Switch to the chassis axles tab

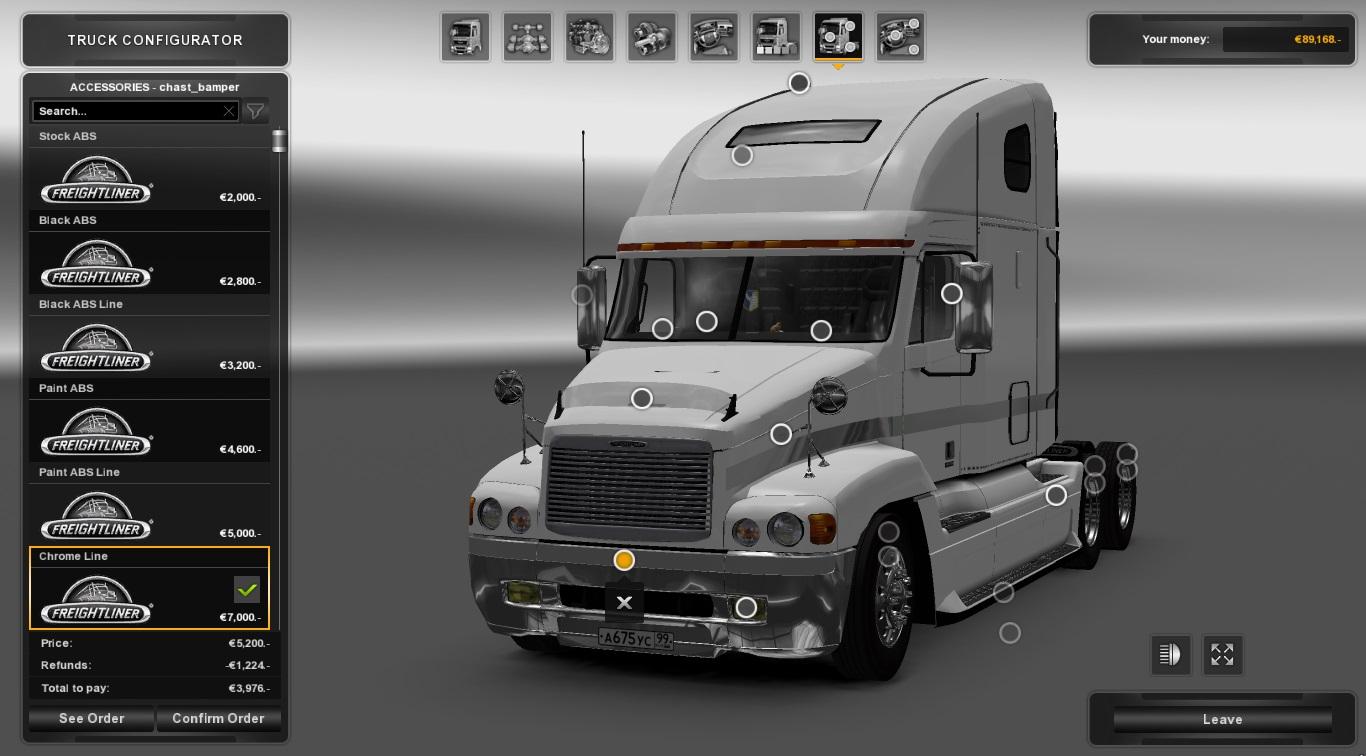coord(527,37)
